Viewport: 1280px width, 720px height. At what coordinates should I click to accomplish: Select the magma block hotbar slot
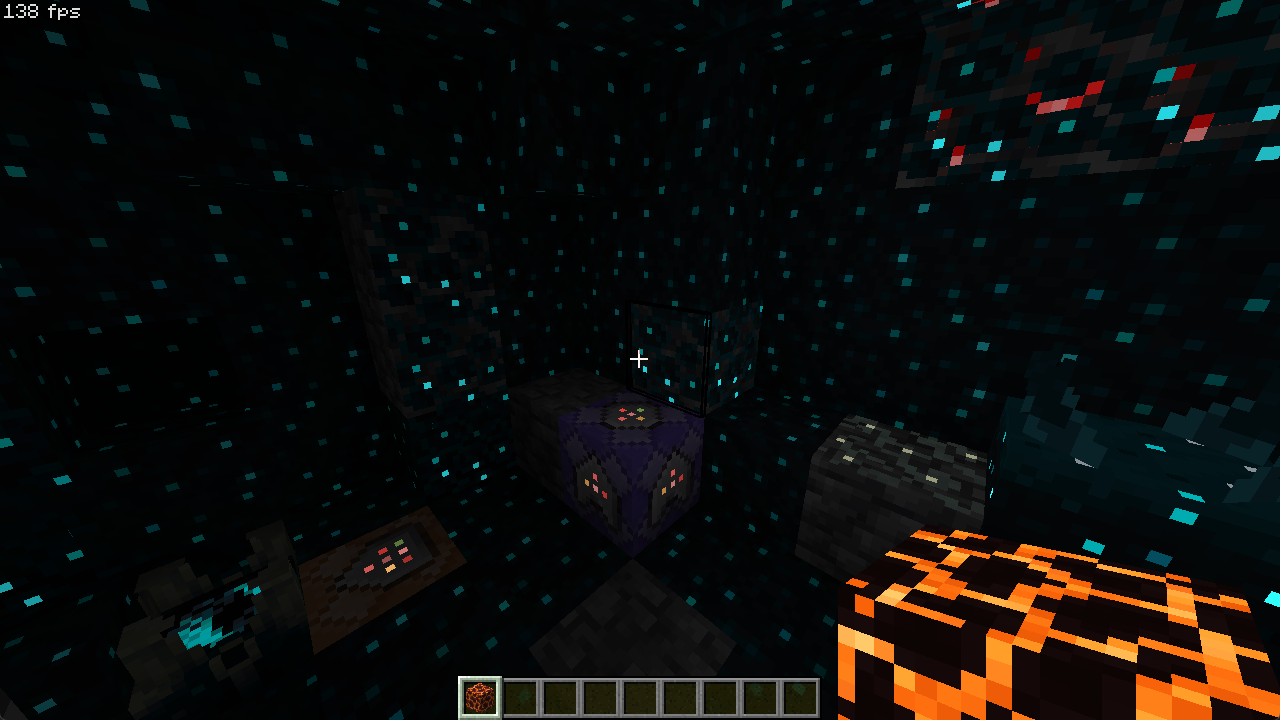(x=480, y=697)
